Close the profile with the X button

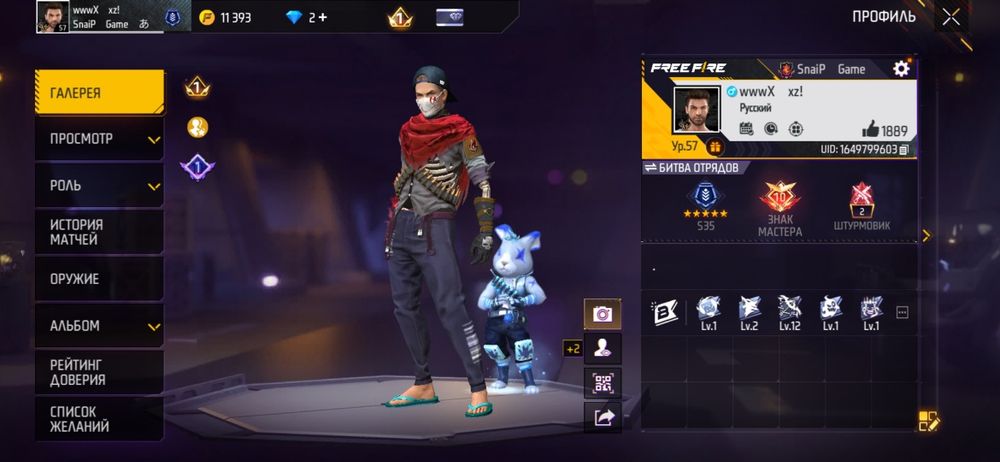pos(950,16)
